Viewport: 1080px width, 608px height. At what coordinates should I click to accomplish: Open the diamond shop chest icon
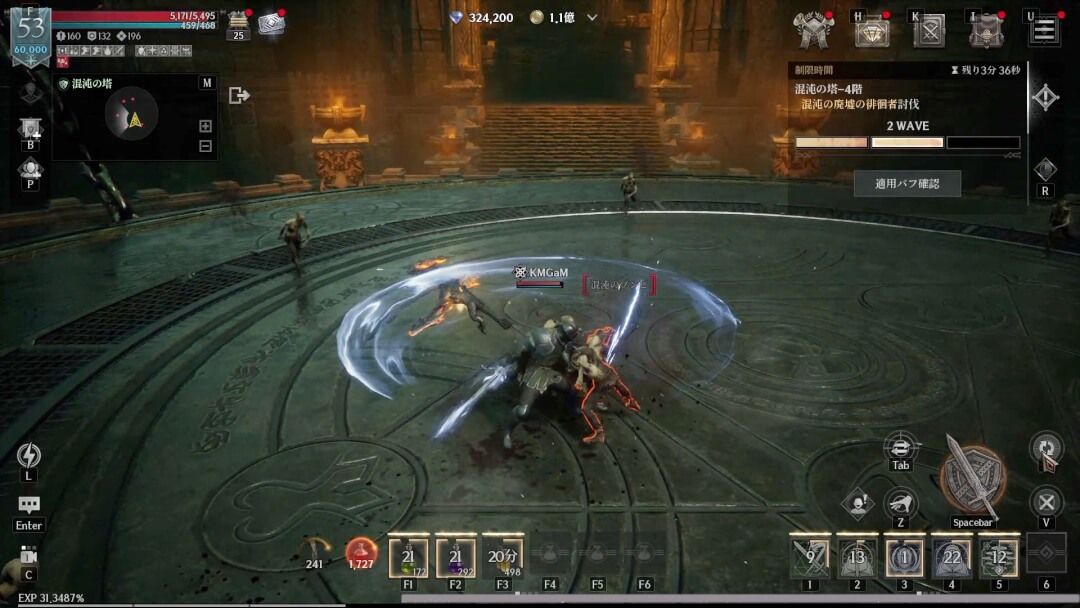pos(872,30)
